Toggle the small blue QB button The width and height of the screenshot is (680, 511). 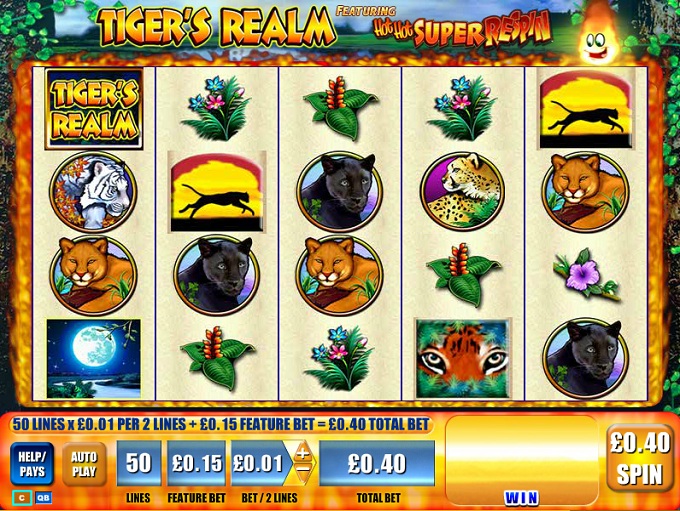coord(43,496)
